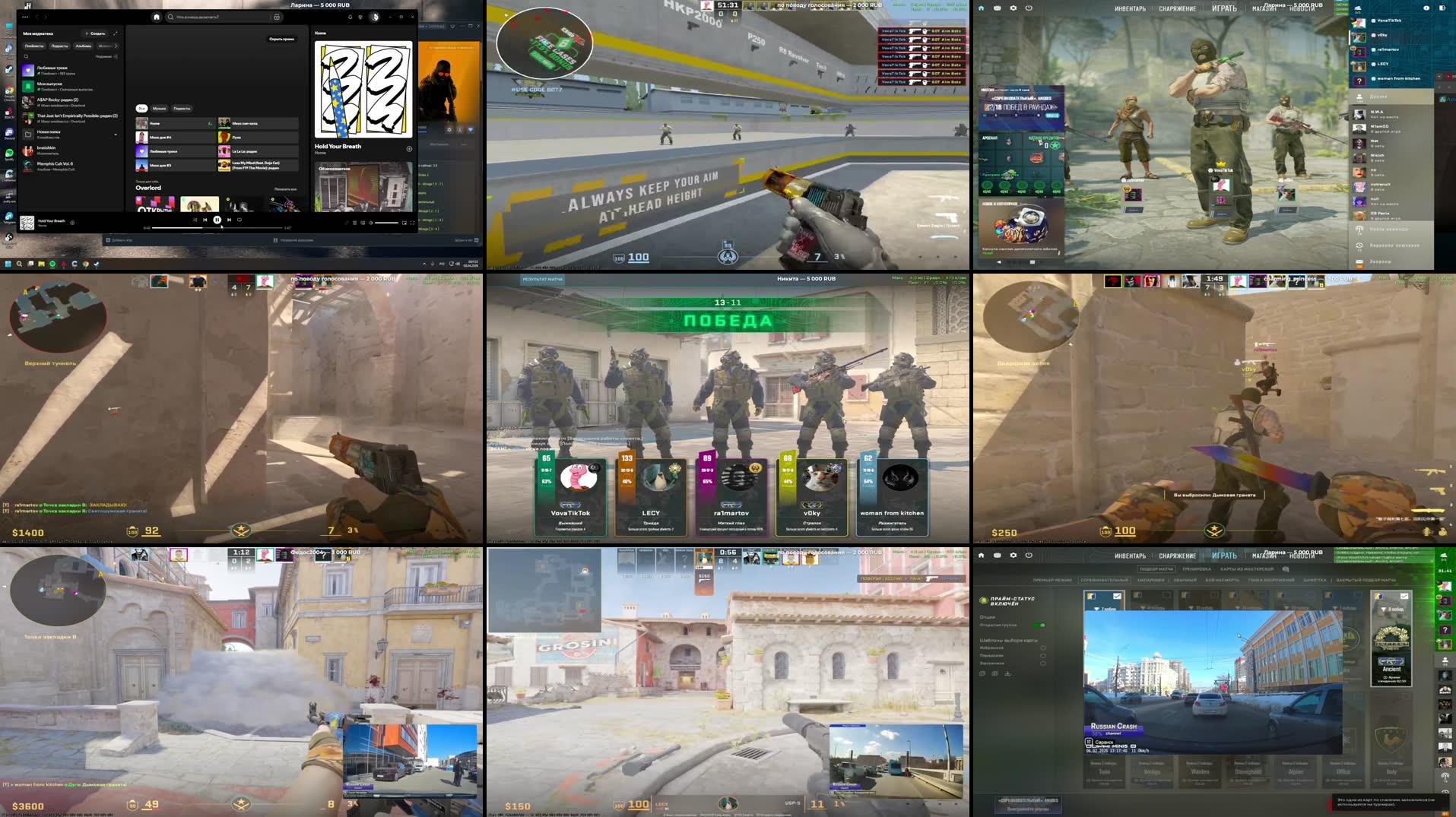1456x817 pixels.
Task: Open Spotify home via the house icon
Action: (x=157, y=17)
